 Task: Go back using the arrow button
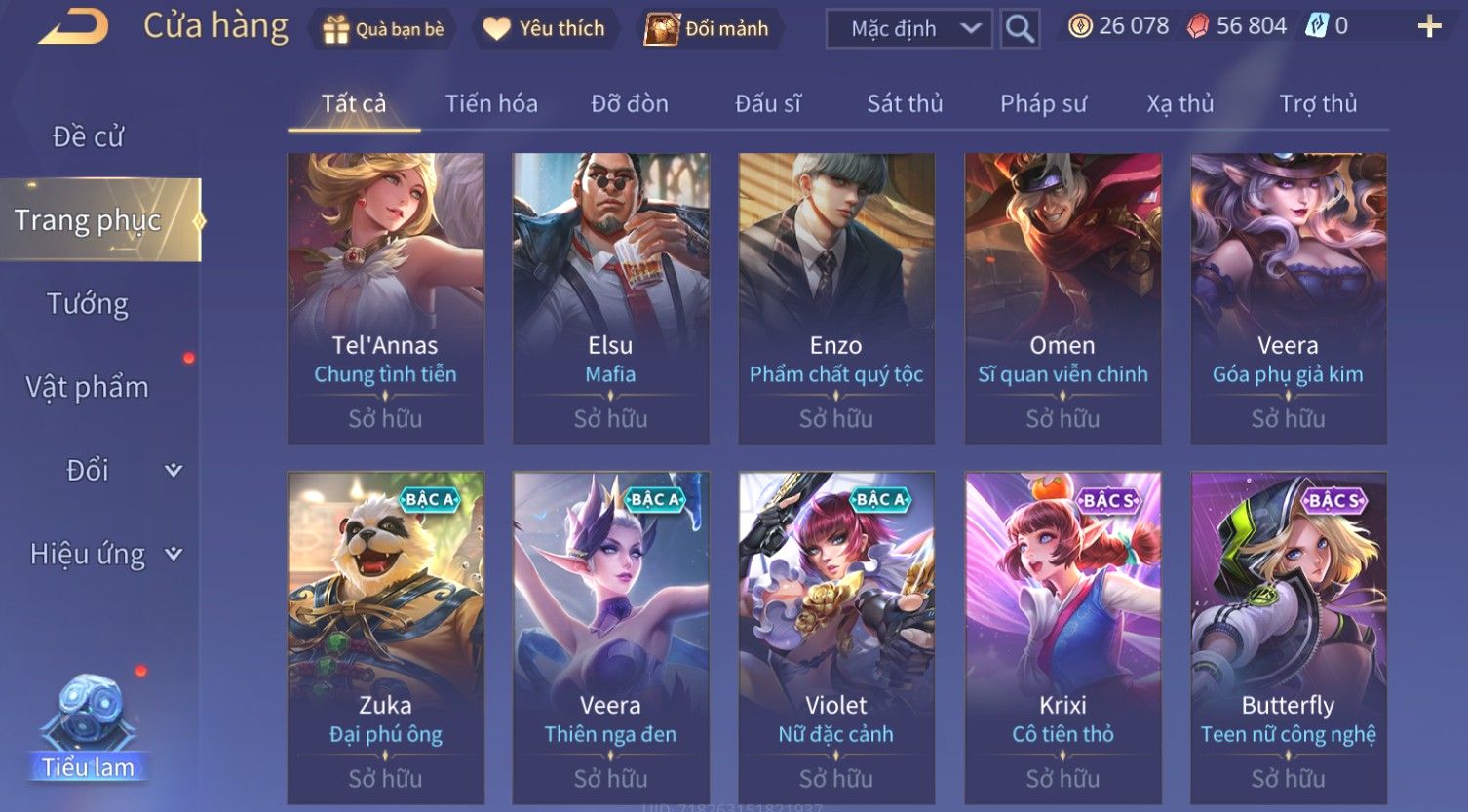tap(73, 27)
